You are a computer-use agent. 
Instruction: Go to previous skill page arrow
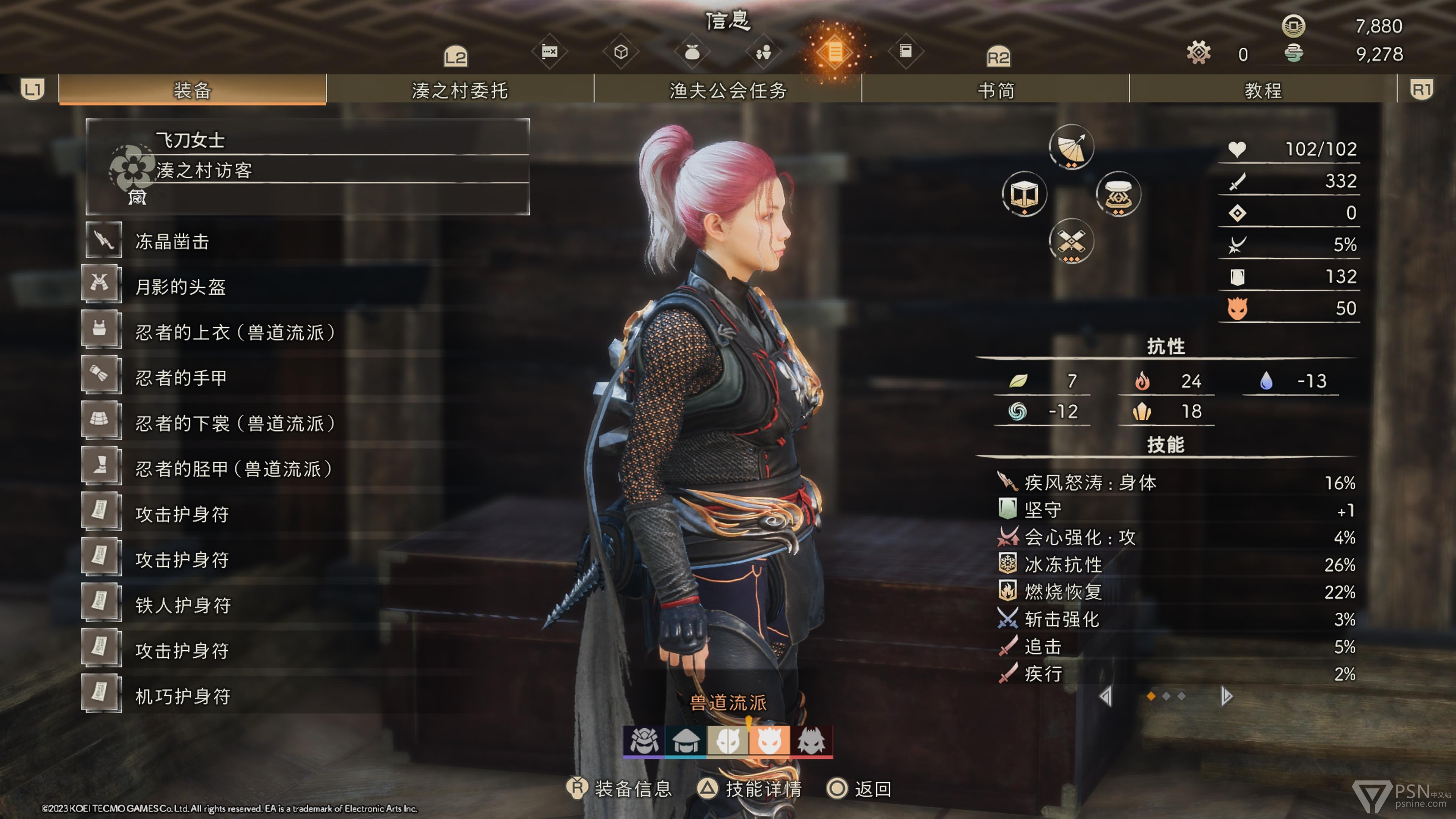point(1106,697)
